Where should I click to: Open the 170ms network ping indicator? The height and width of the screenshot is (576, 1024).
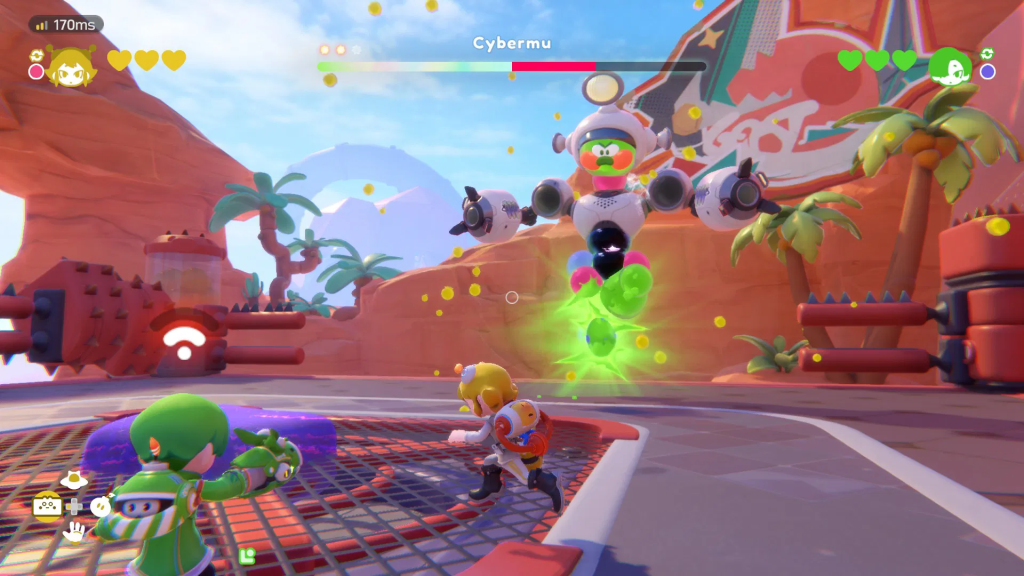[66, 24]
